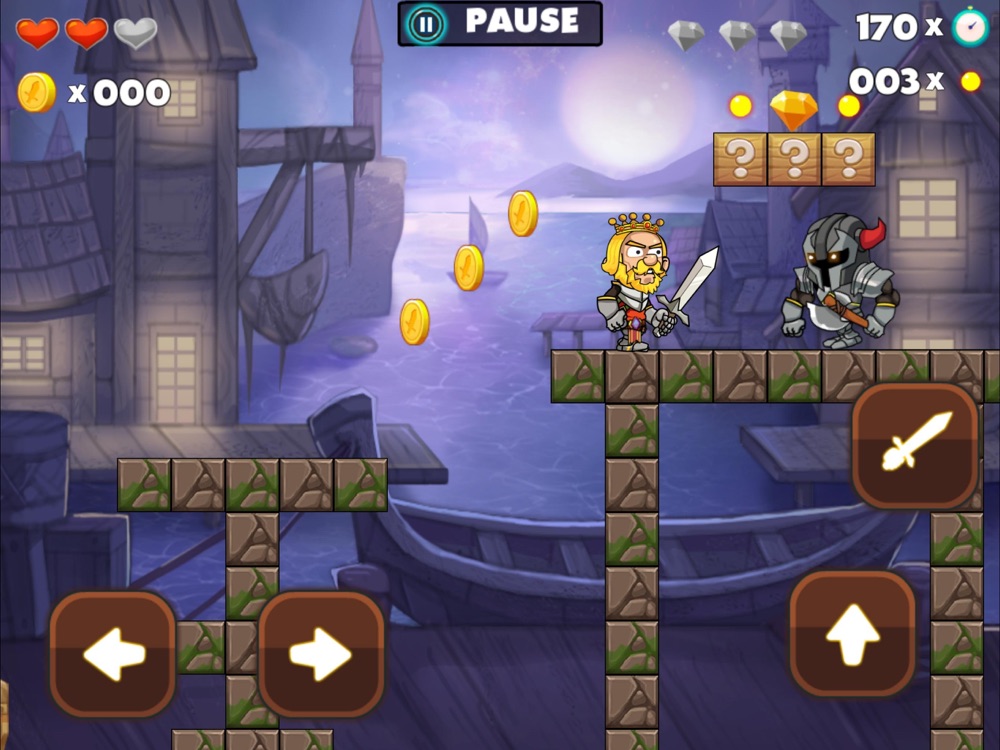
Task: Activate the sword attack button
Action: (914, 445)
